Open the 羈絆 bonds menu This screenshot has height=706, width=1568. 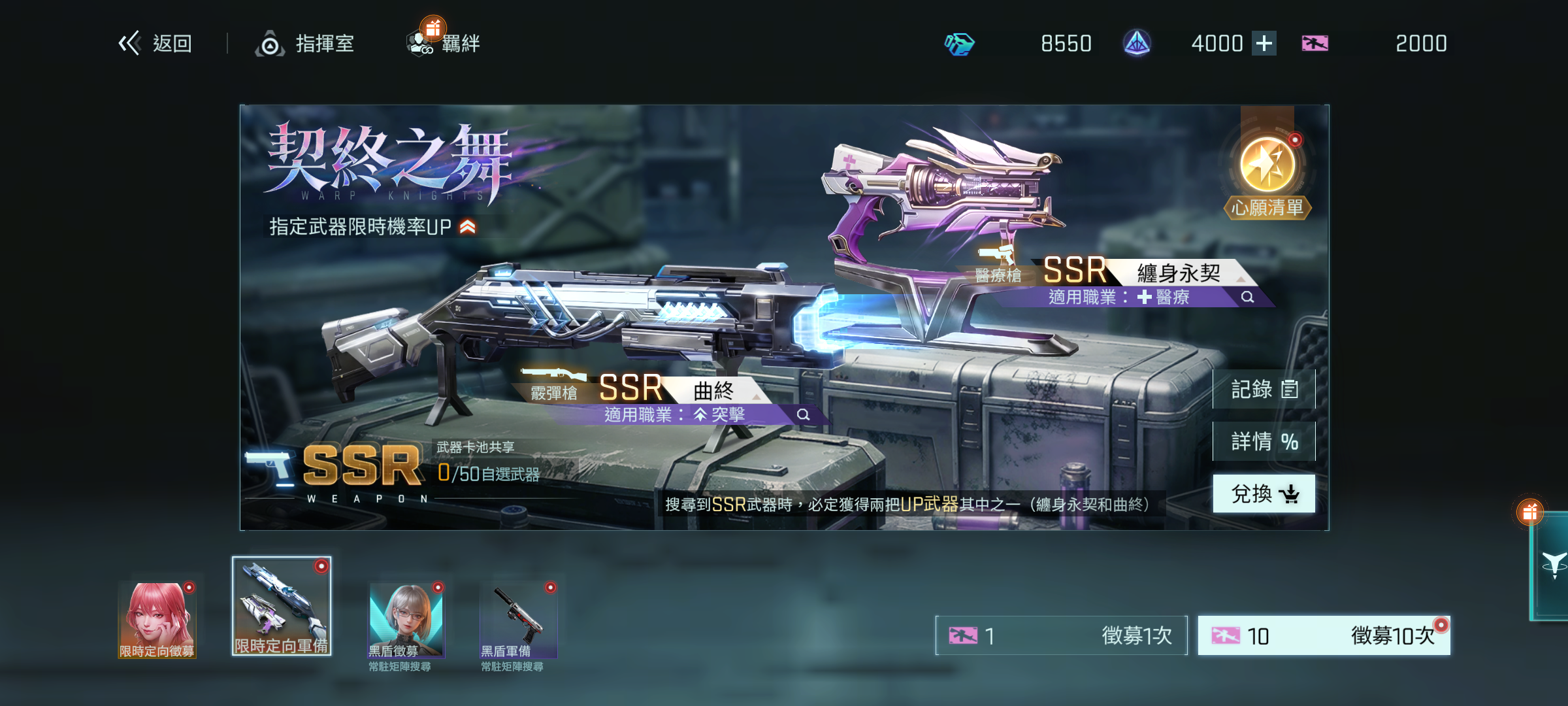444,44
